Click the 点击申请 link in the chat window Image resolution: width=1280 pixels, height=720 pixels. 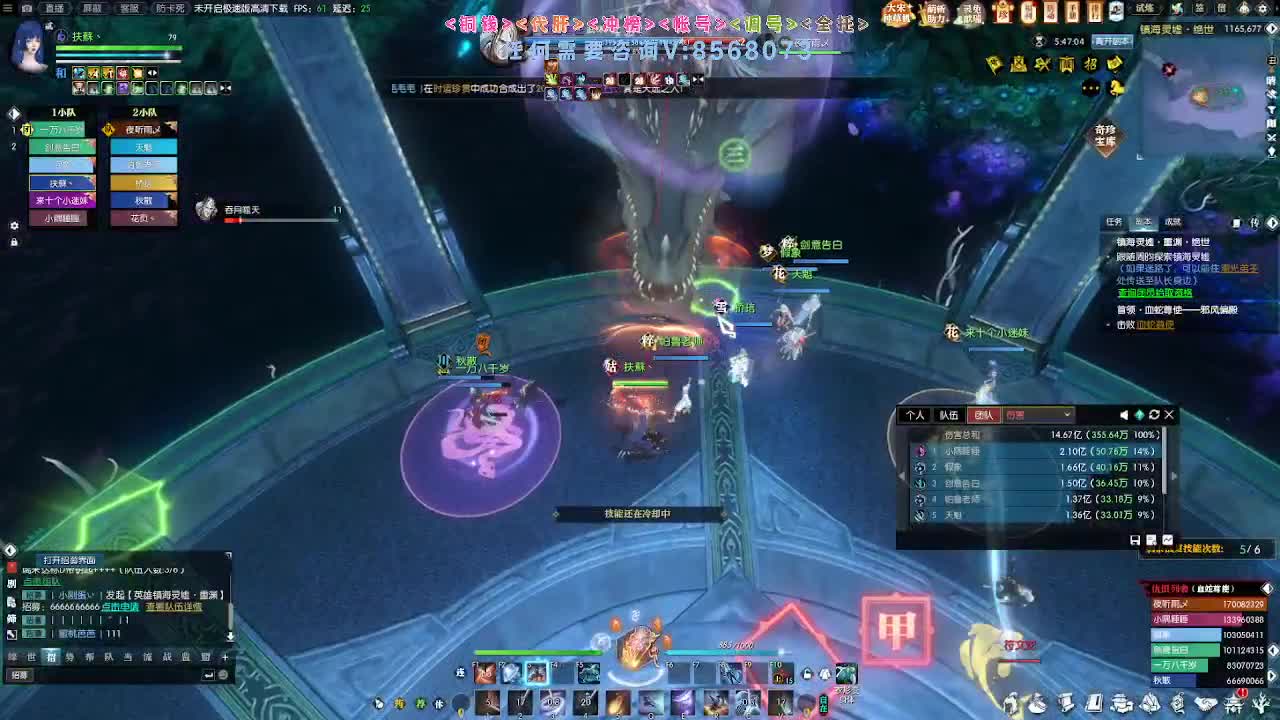click(120, 607)
